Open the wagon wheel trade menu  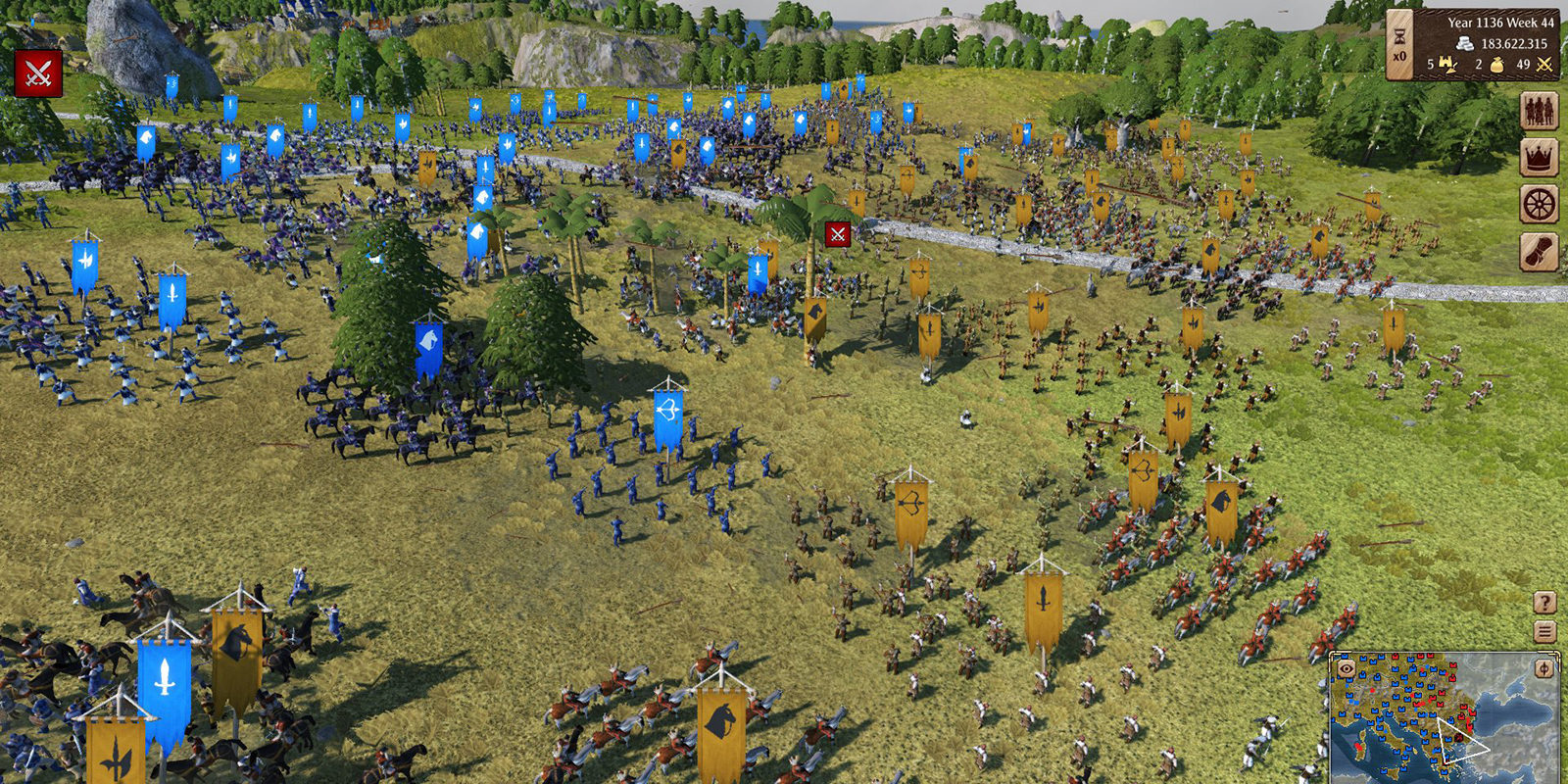(1539, 205)
